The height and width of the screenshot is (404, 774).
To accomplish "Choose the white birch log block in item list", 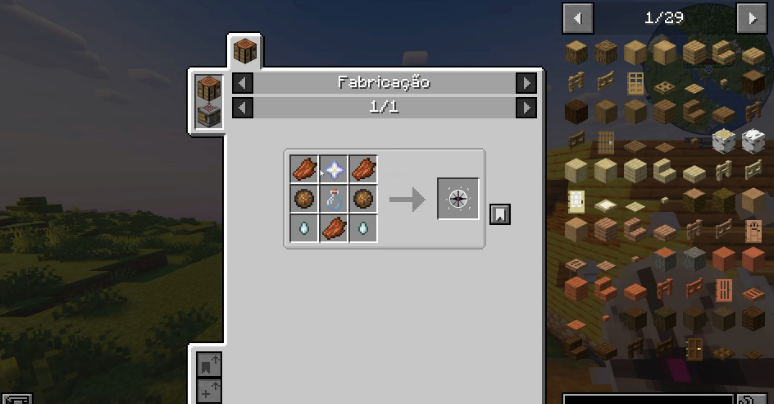I will click(722, 141).
